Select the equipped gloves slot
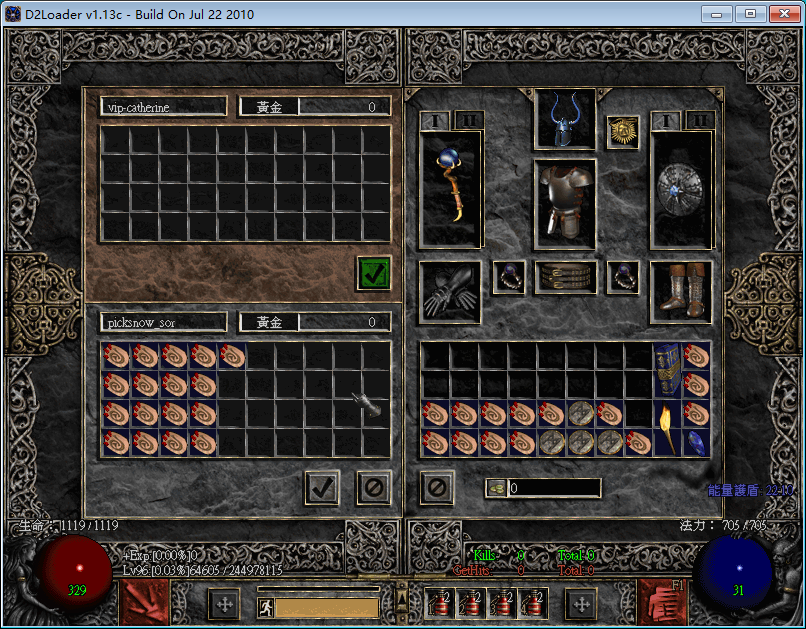 pos(450,292)
